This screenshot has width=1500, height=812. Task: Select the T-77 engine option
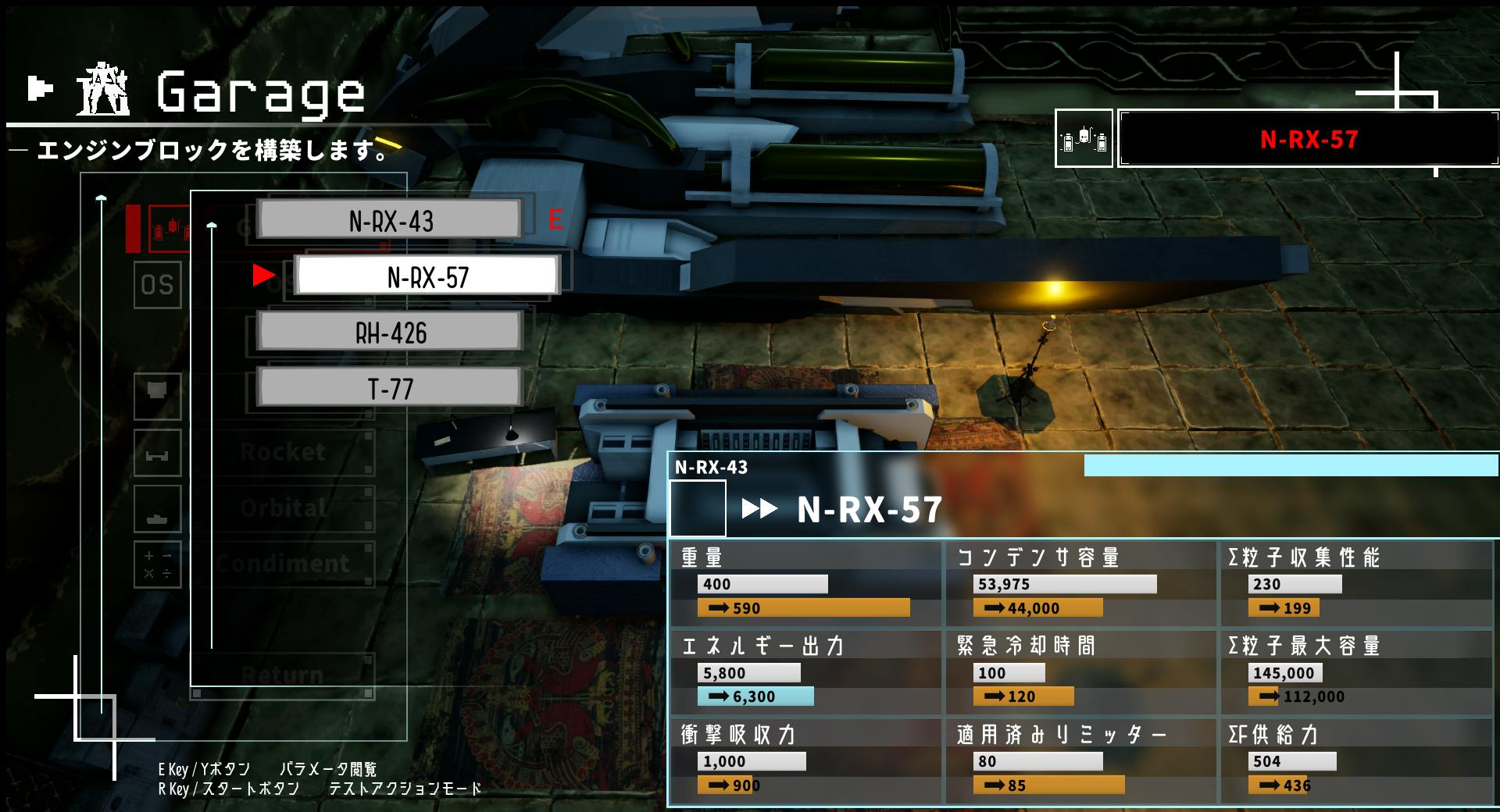(390, 388)
